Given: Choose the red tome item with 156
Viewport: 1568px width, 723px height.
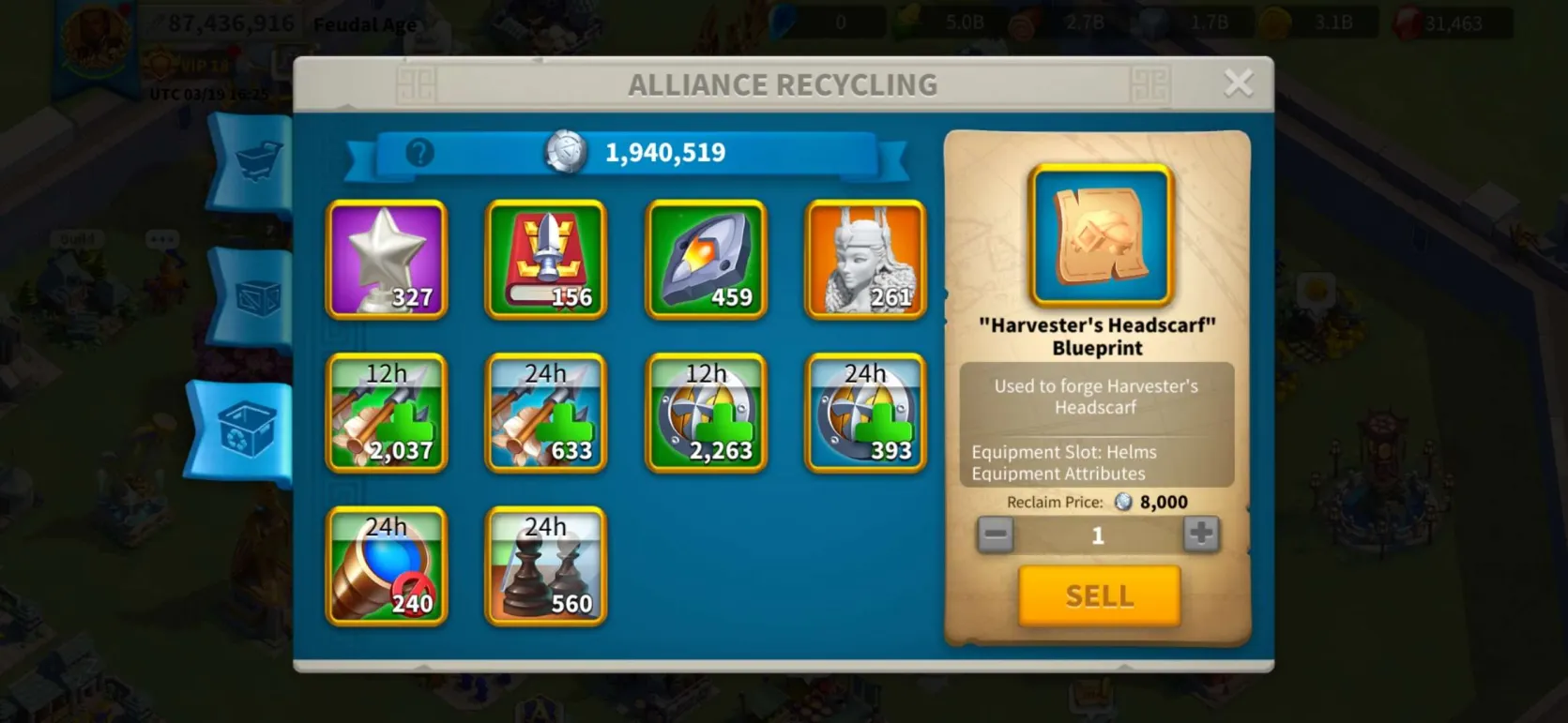Looking at the screenshot, I should coord(546,260).
